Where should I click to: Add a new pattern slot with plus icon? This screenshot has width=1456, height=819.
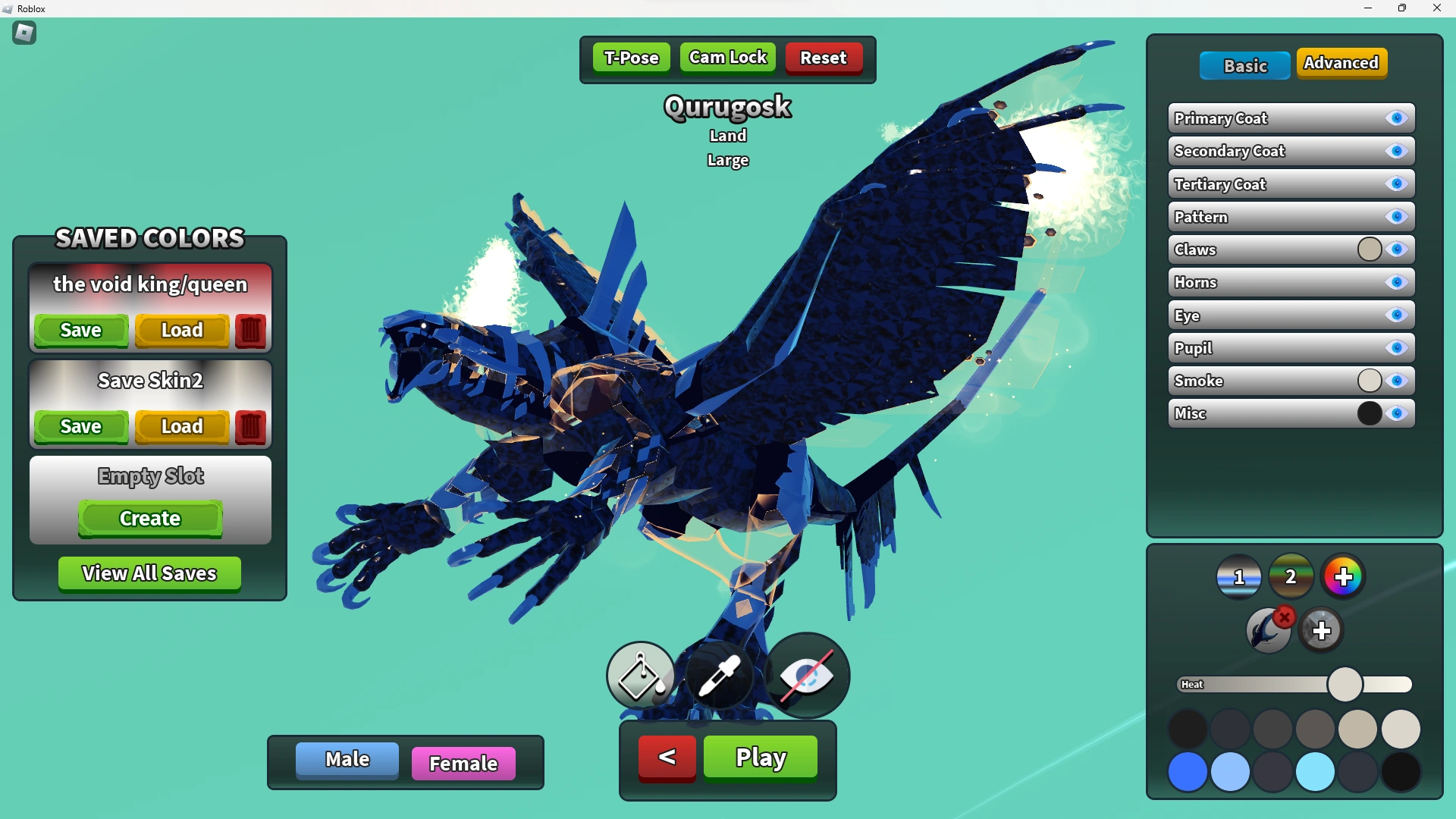click(x=1323, y=629)
